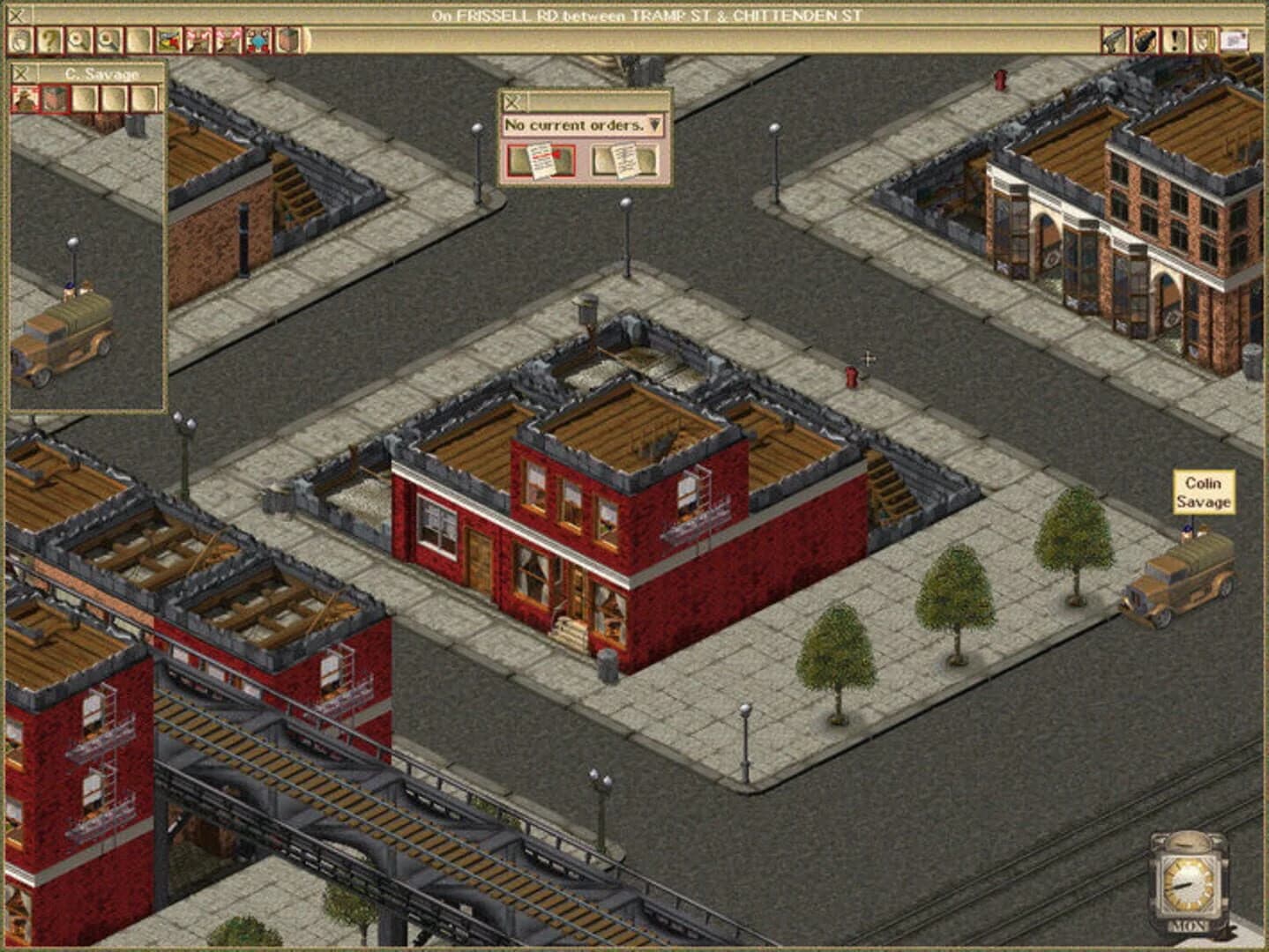The width and height of the screenshot is (1269, 952).
Task: Open the alerts exclamation mark icon
Action: click(1176, 38)
